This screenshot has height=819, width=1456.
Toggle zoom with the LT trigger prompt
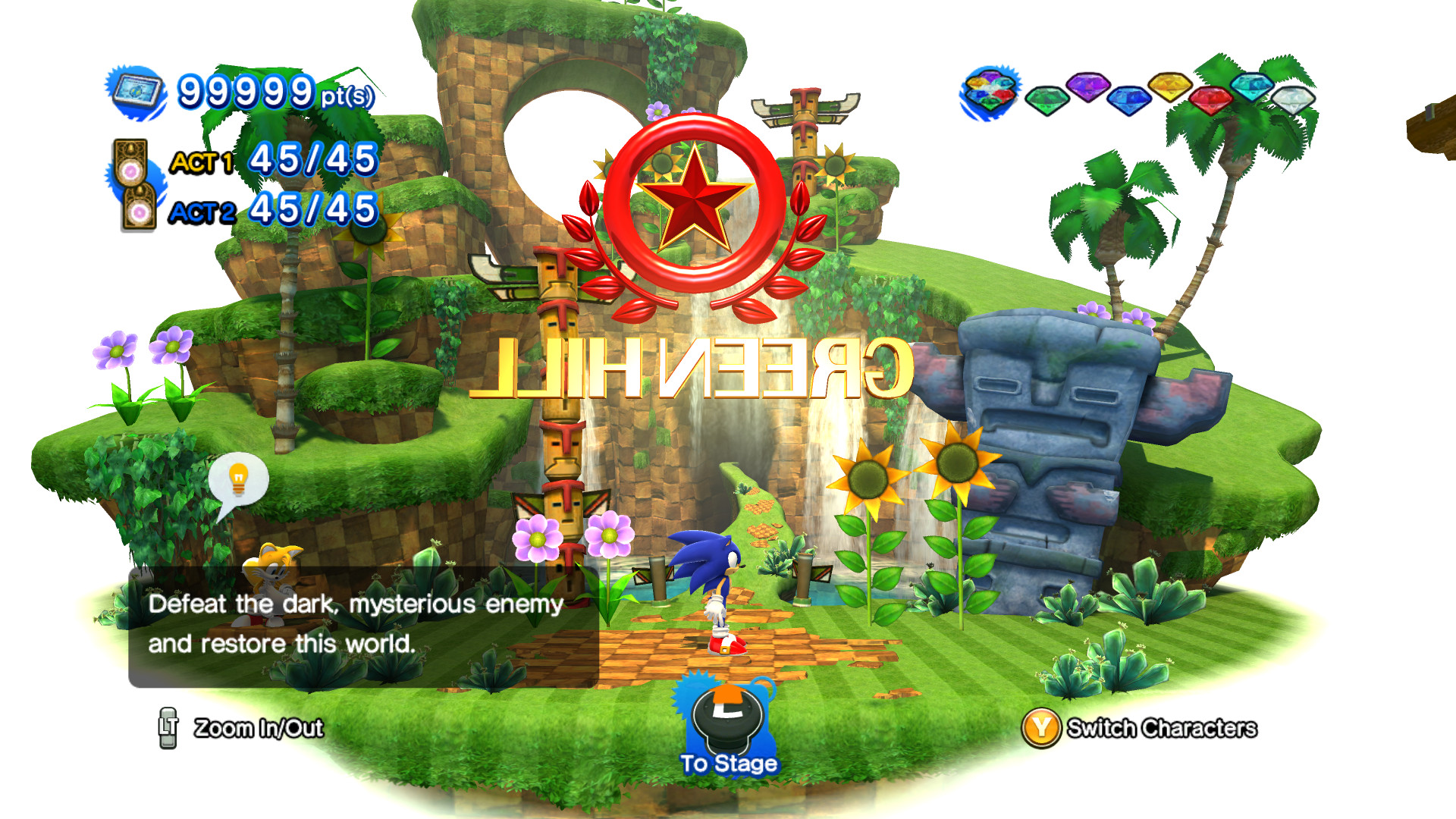point(168,729)
